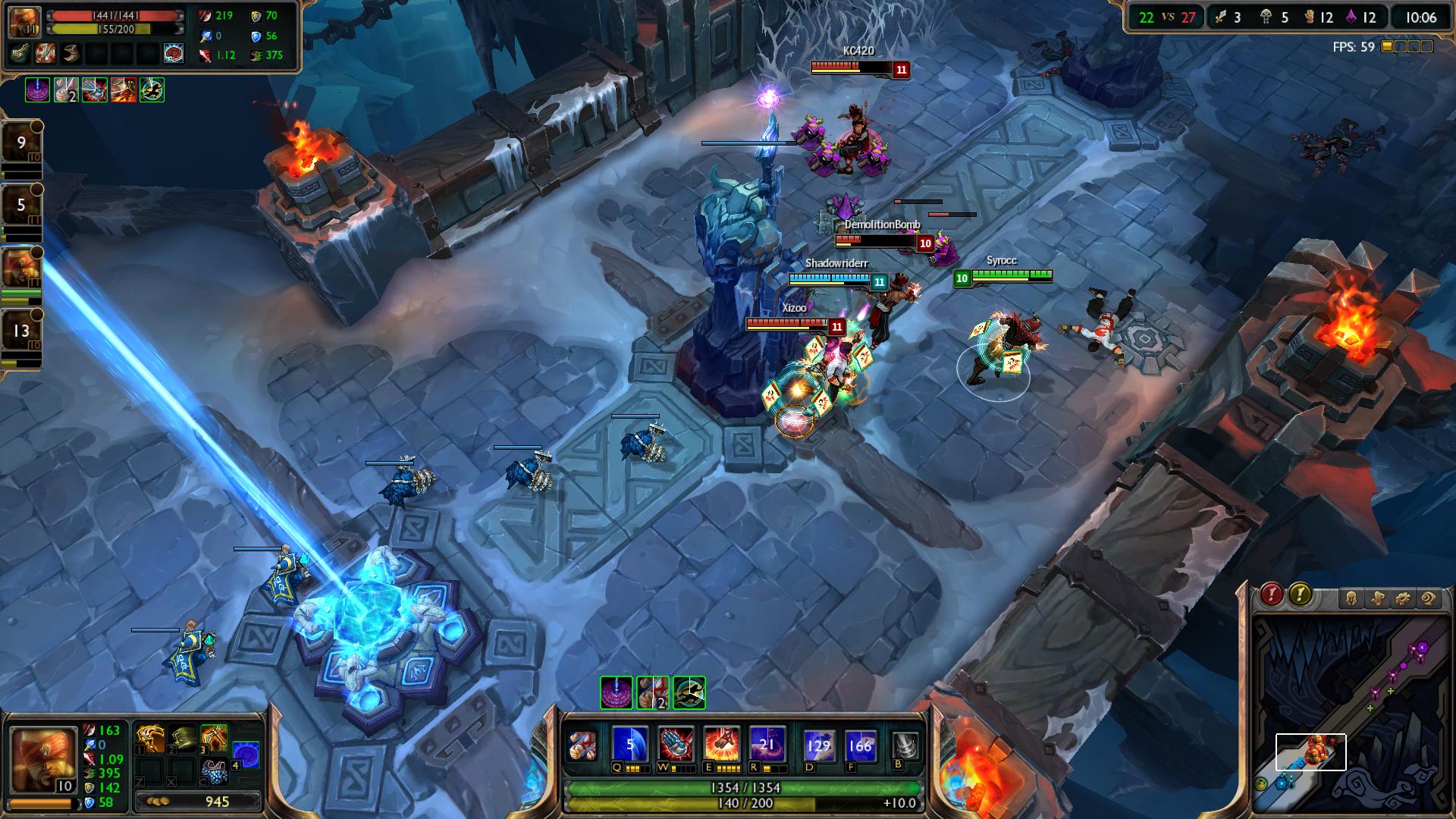
Task: Click the Recall button marked B
Action: 905,745
